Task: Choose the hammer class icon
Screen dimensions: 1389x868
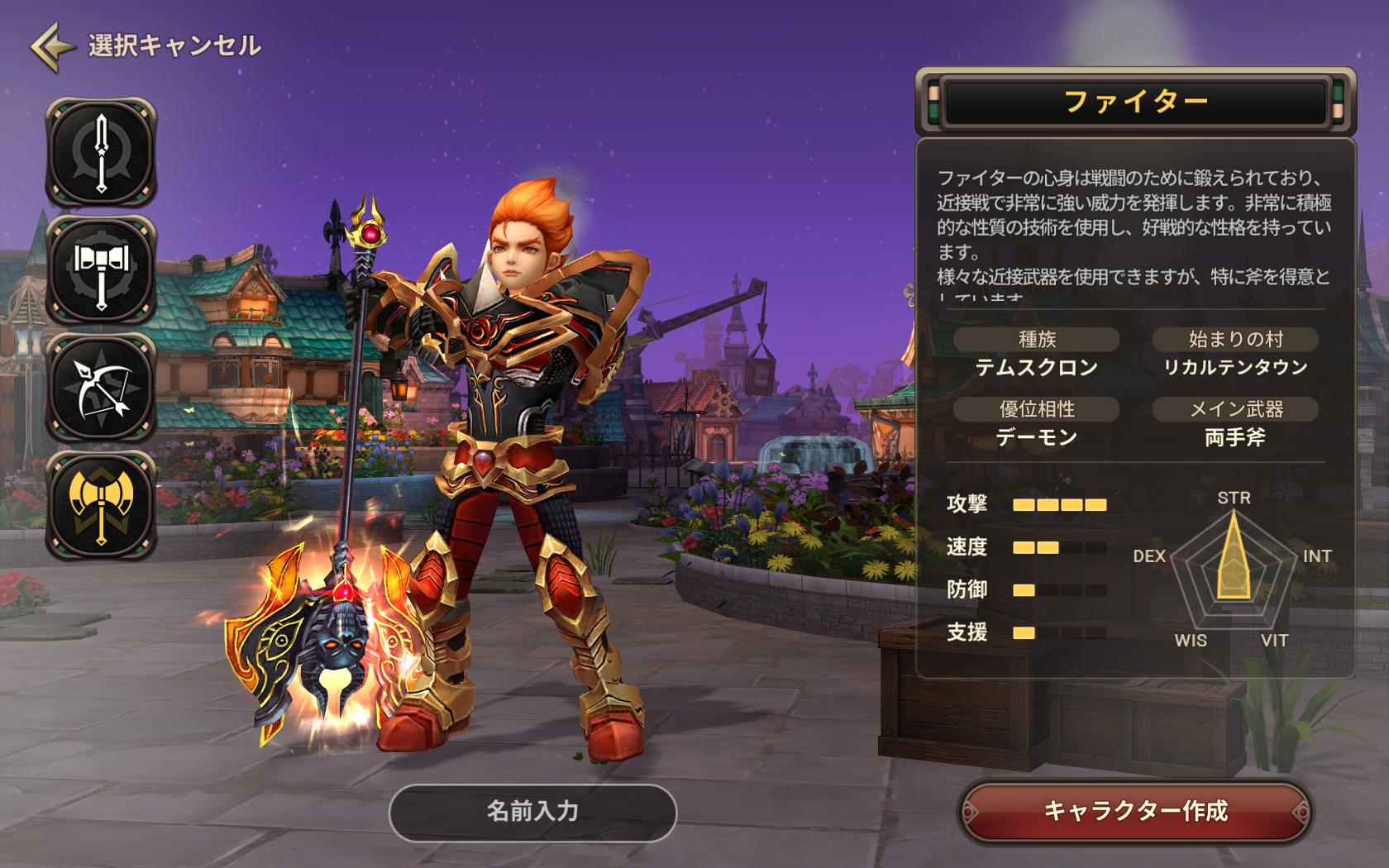Action: point(101,269)
